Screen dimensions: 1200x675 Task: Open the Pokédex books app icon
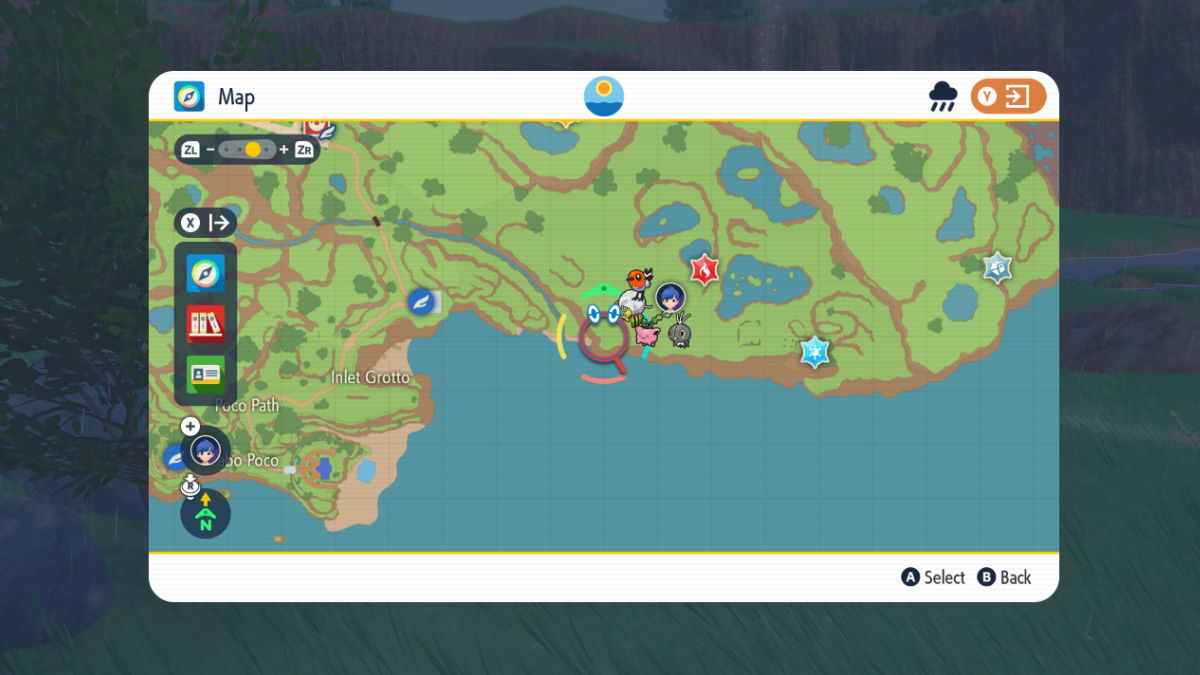(x=205, y=323)
